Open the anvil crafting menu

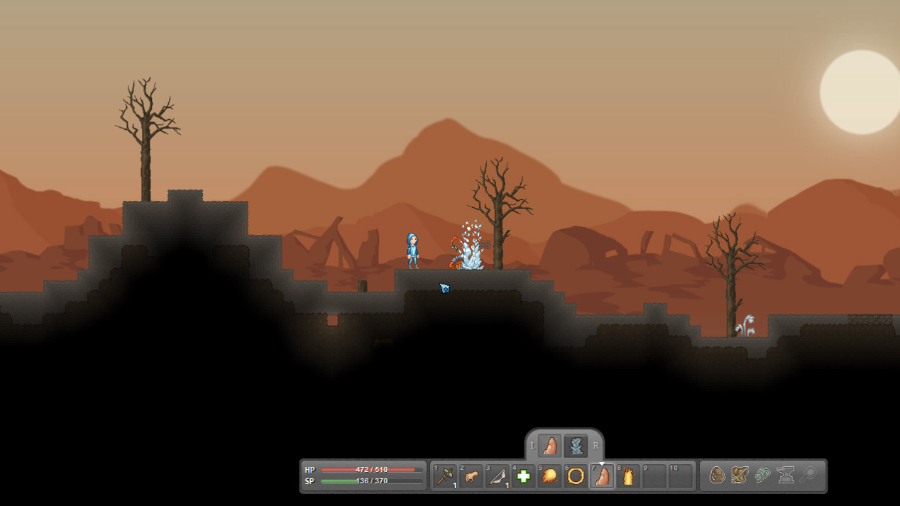click(x=786, y=476)
